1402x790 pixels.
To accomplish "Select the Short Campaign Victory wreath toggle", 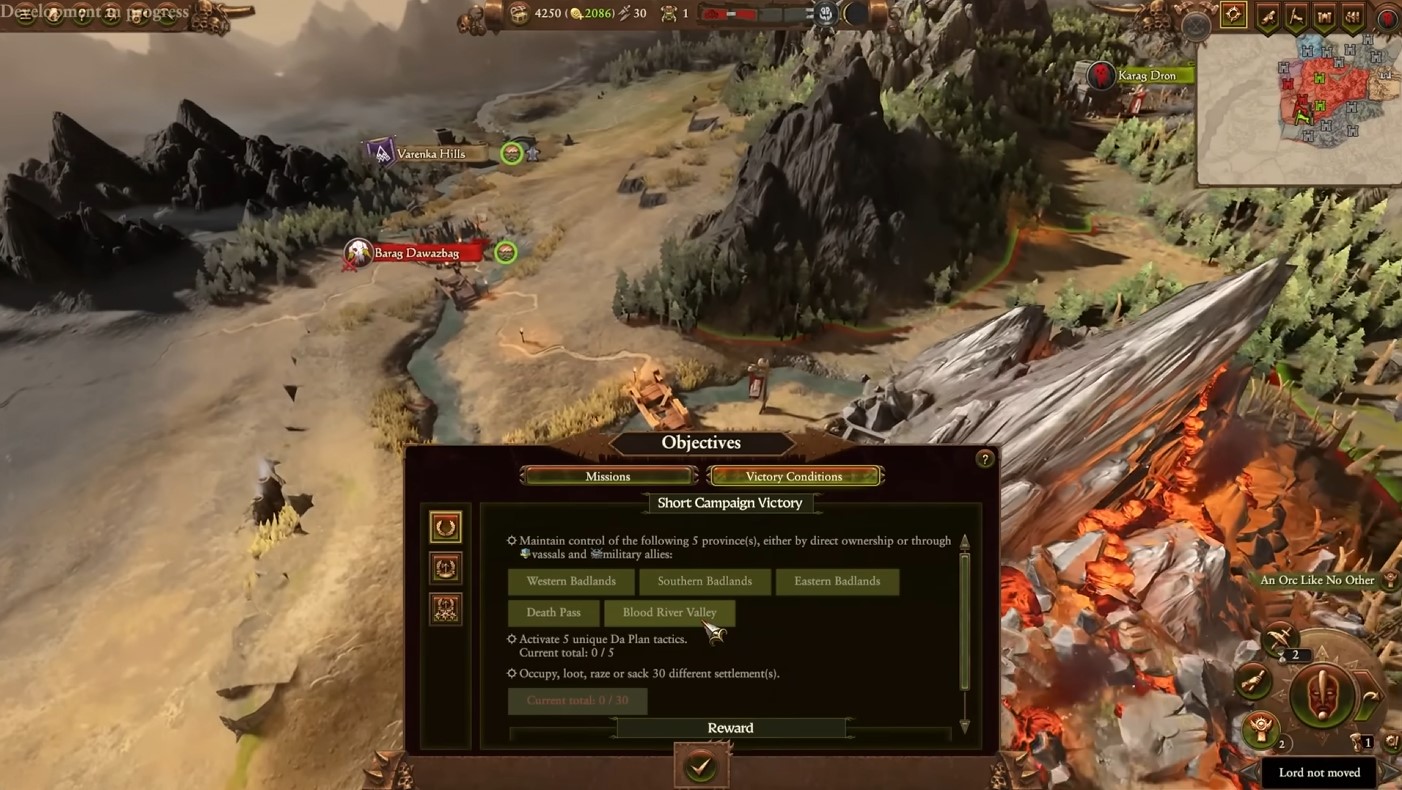I will pos(445,527).
